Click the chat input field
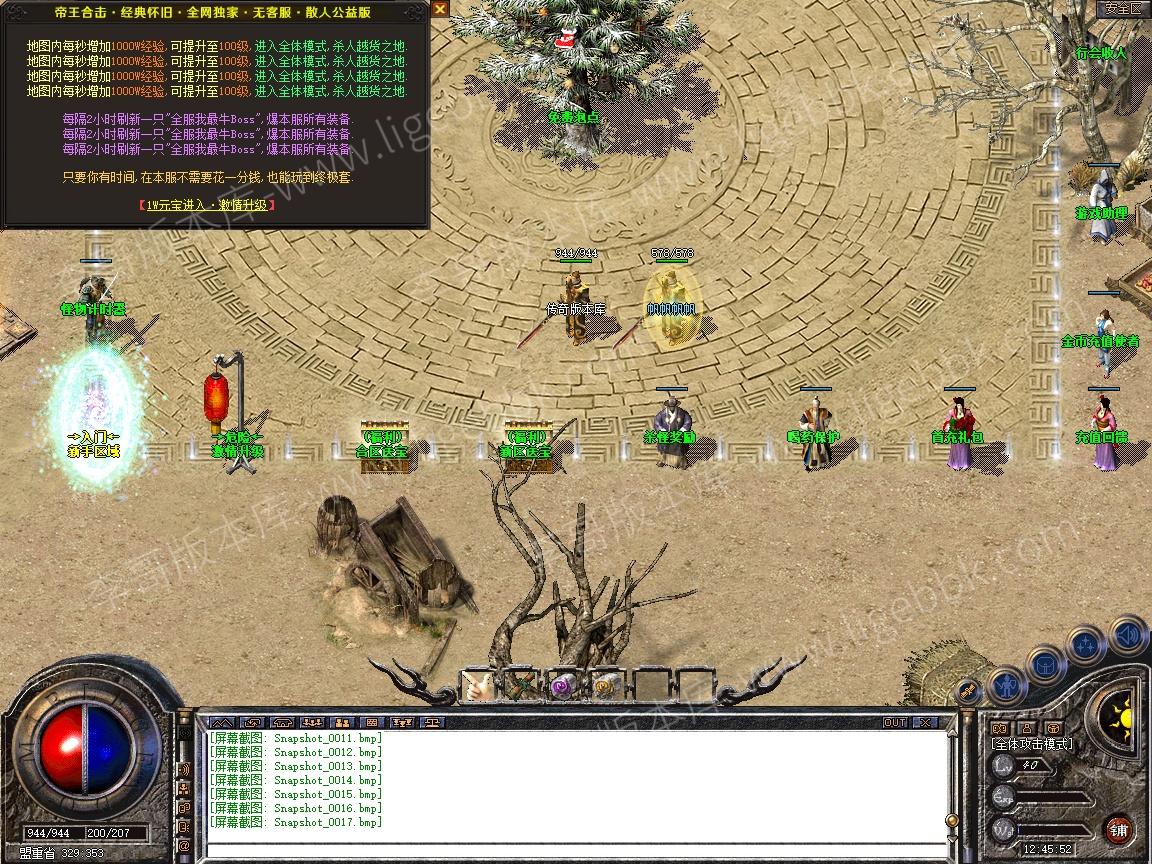The height and width of the screenshot is (864, 1152). pyautogui.click(x=575, y=851)
